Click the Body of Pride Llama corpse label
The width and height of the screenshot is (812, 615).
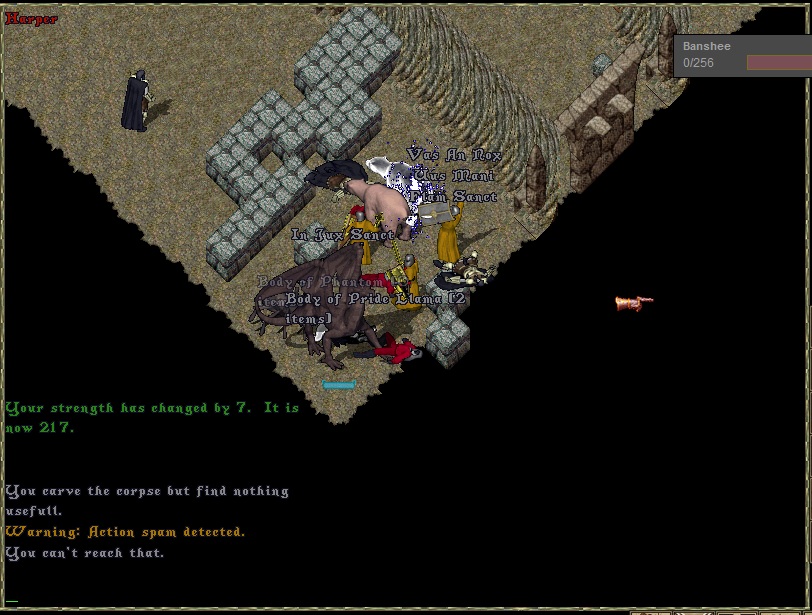pos(374,299)
